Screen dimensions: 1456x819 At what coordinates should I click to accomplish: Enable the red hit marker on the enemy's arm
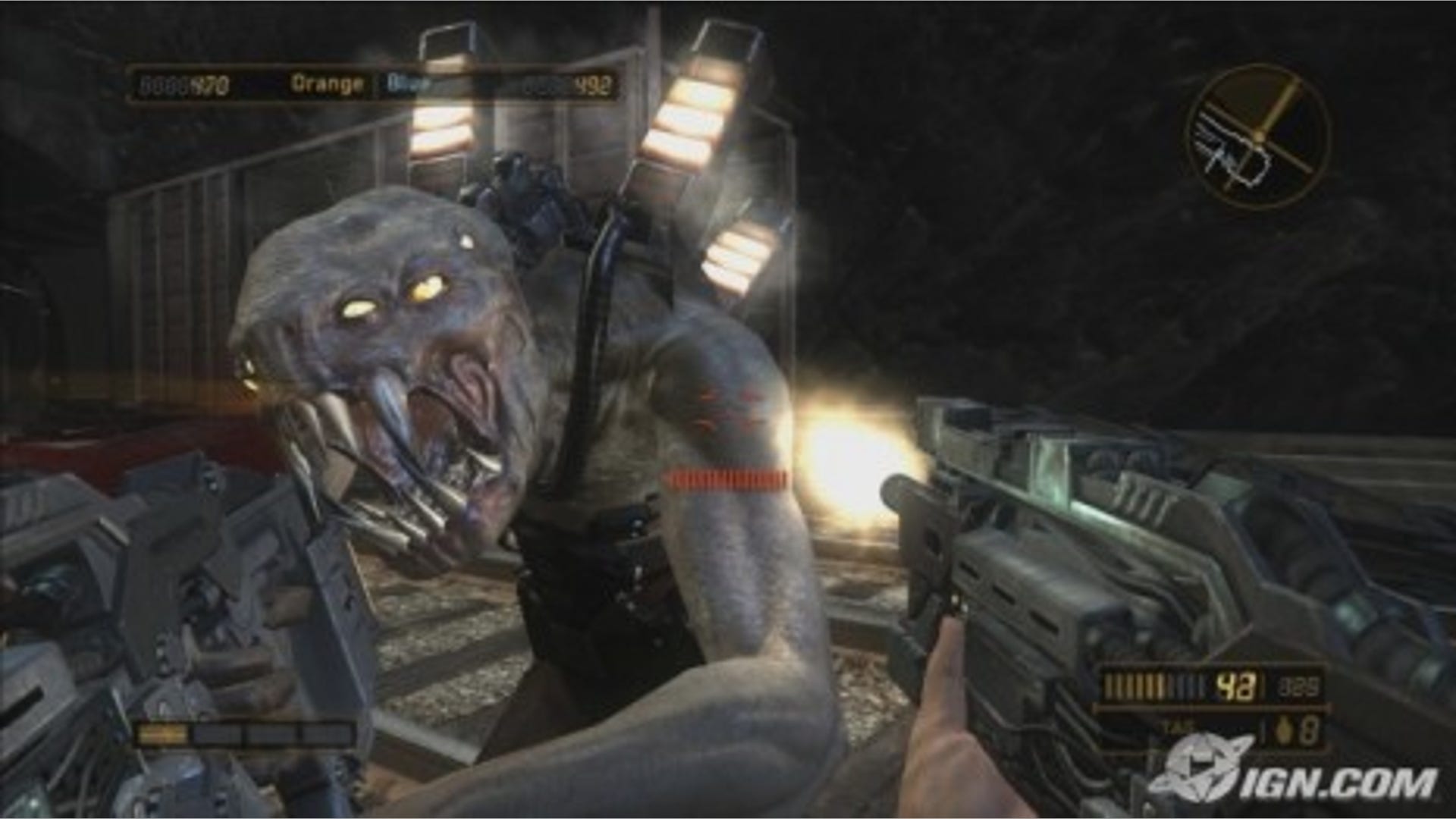pyautogui.click(x=724, y=478)
